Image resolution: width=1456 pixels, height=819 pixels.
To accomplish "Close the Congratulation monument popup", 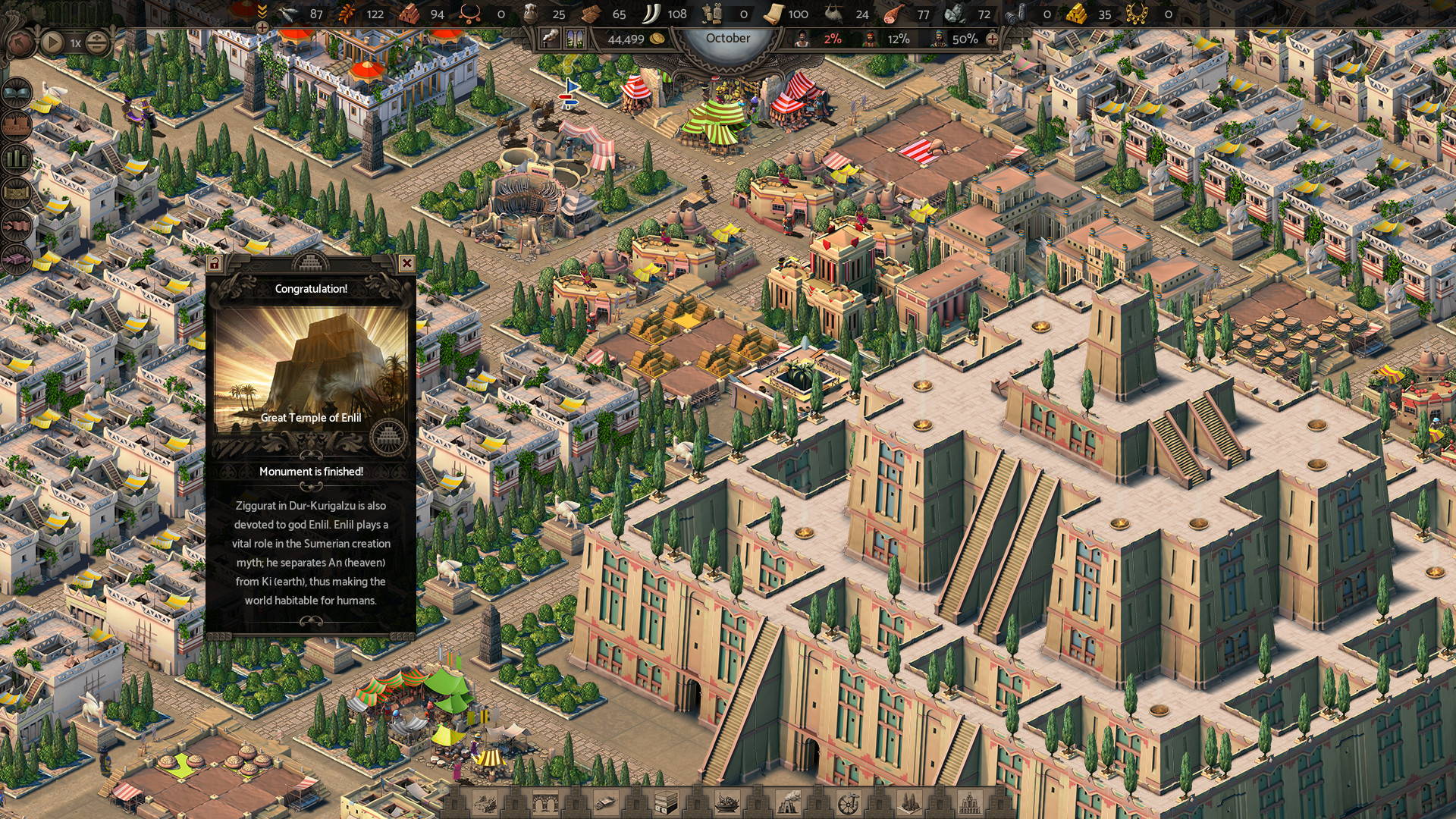I will [x=406, y=263].
